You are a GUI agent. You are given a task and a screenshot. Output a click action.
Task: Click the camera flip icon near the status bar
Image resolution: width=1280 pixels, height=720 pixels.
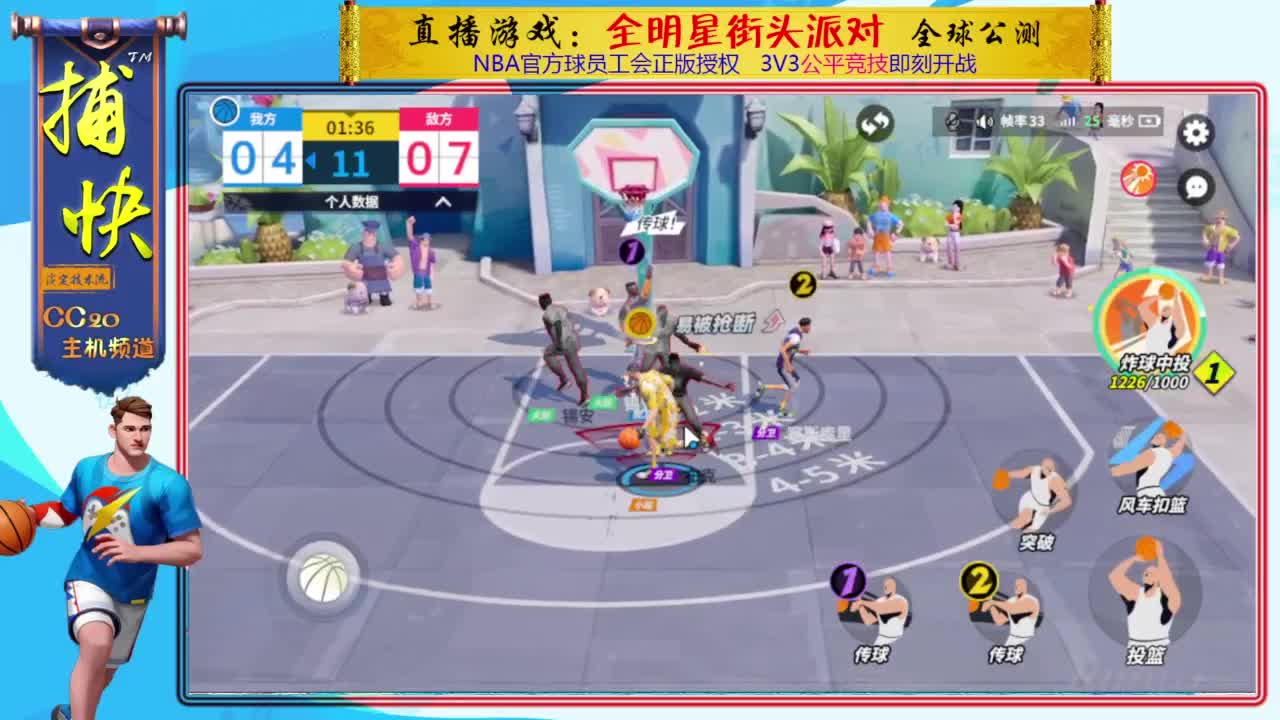click(x=878, y=124)
